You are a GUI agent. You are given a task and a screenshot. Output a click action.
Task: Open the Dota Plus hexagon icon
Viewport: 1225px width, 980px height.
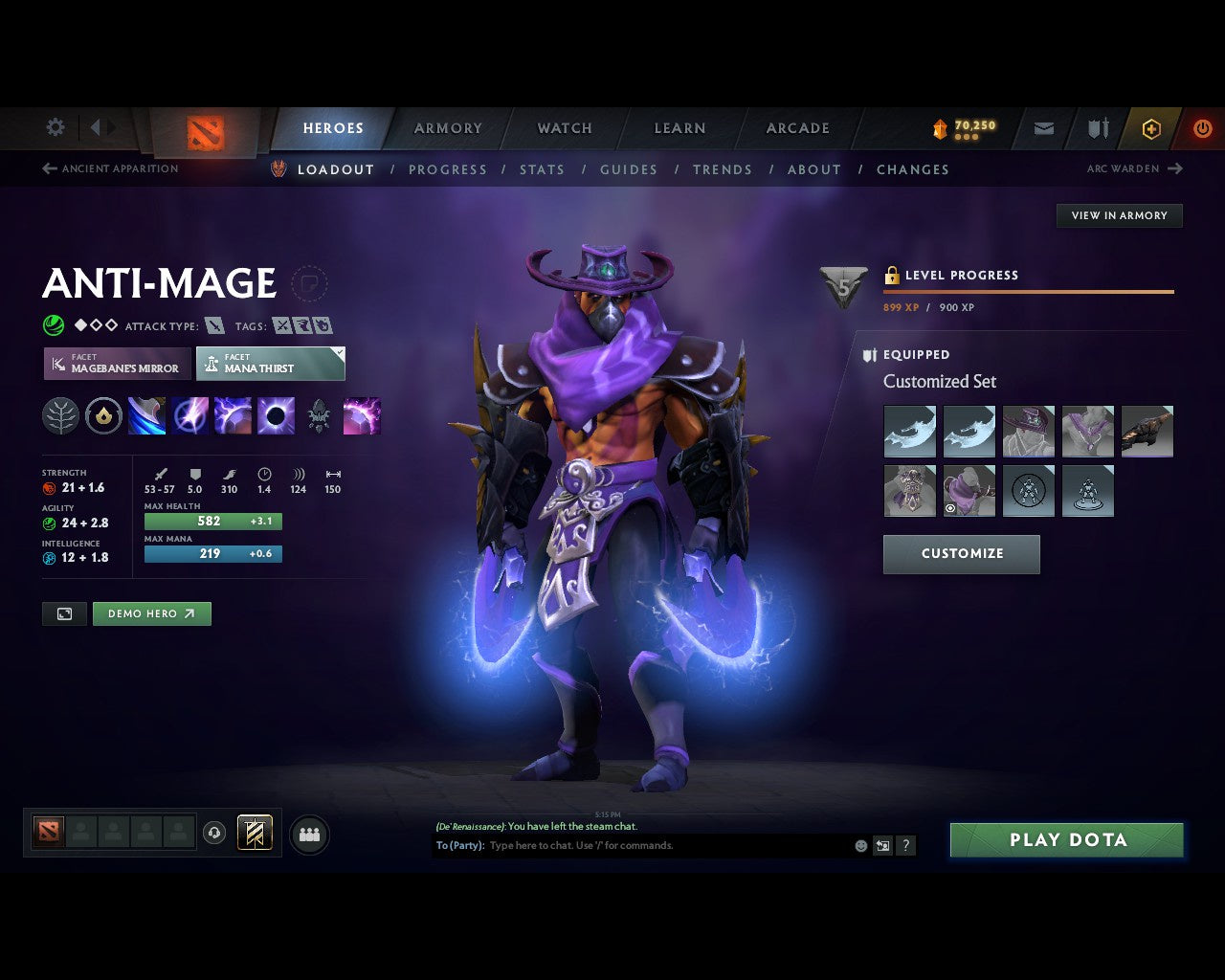pyautogui.click(x=1151, y=127)
